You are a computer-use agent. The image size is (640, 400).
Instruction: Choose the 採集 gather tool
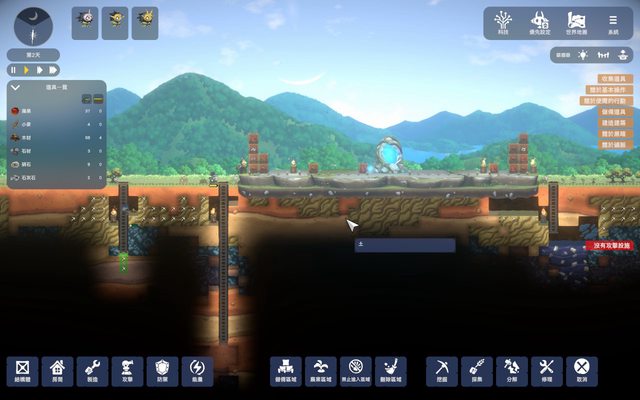(x=476, y=369)
